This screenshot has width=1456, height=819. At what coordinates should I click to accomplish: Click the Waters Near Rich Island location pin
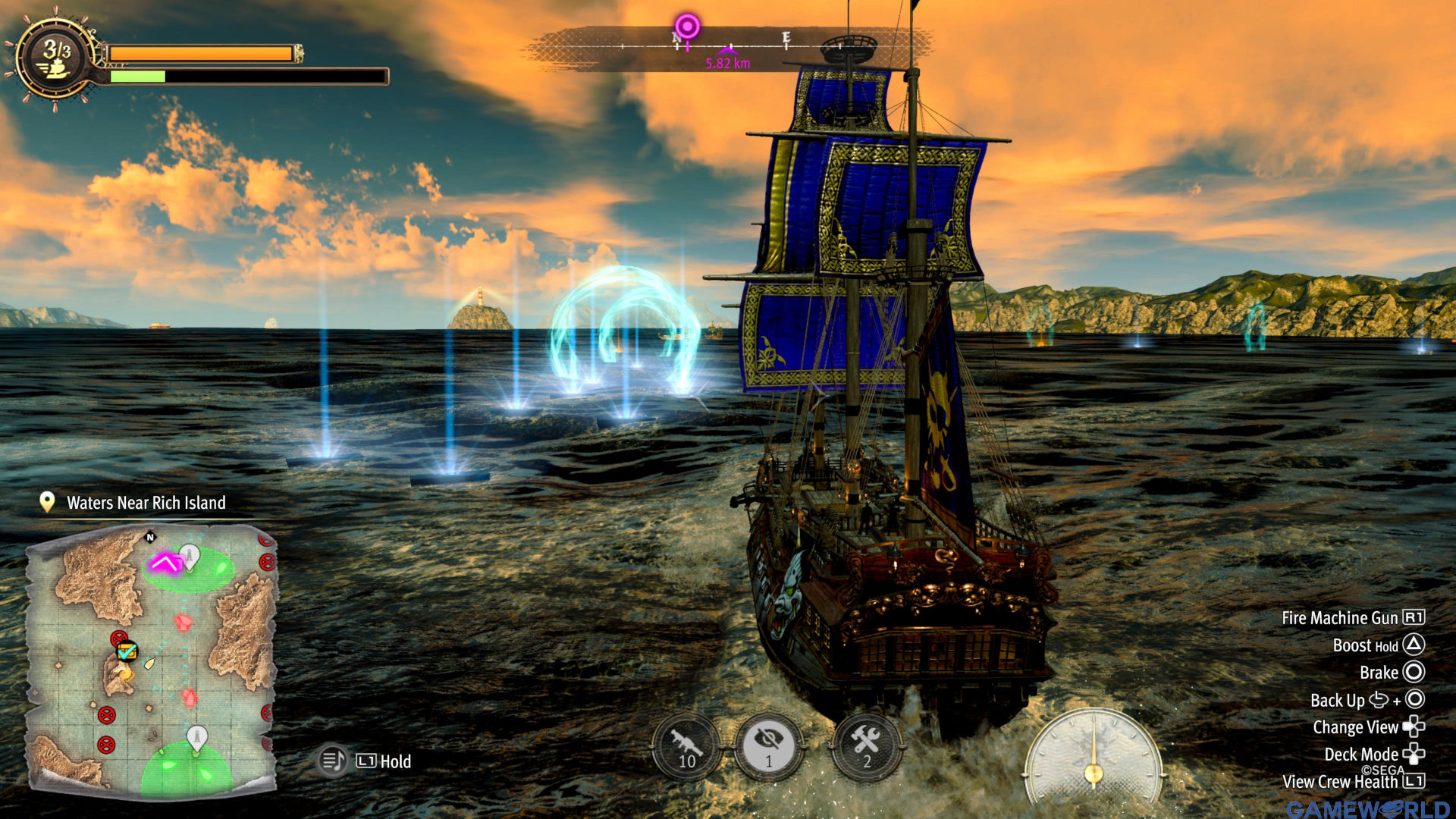pos(47,502)
